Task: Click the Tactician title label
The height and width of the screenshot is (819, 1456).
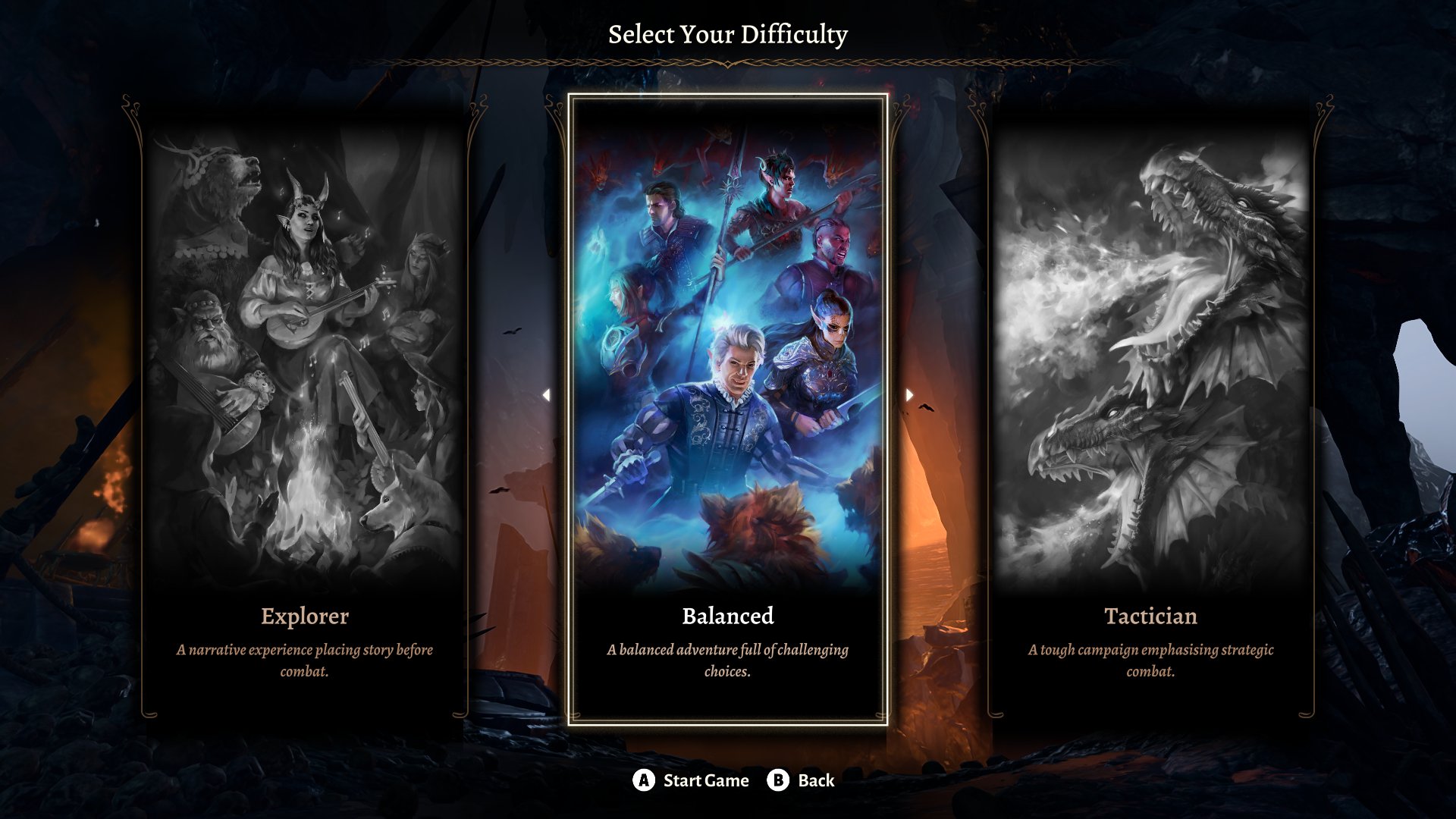Action: [1151, 617]
